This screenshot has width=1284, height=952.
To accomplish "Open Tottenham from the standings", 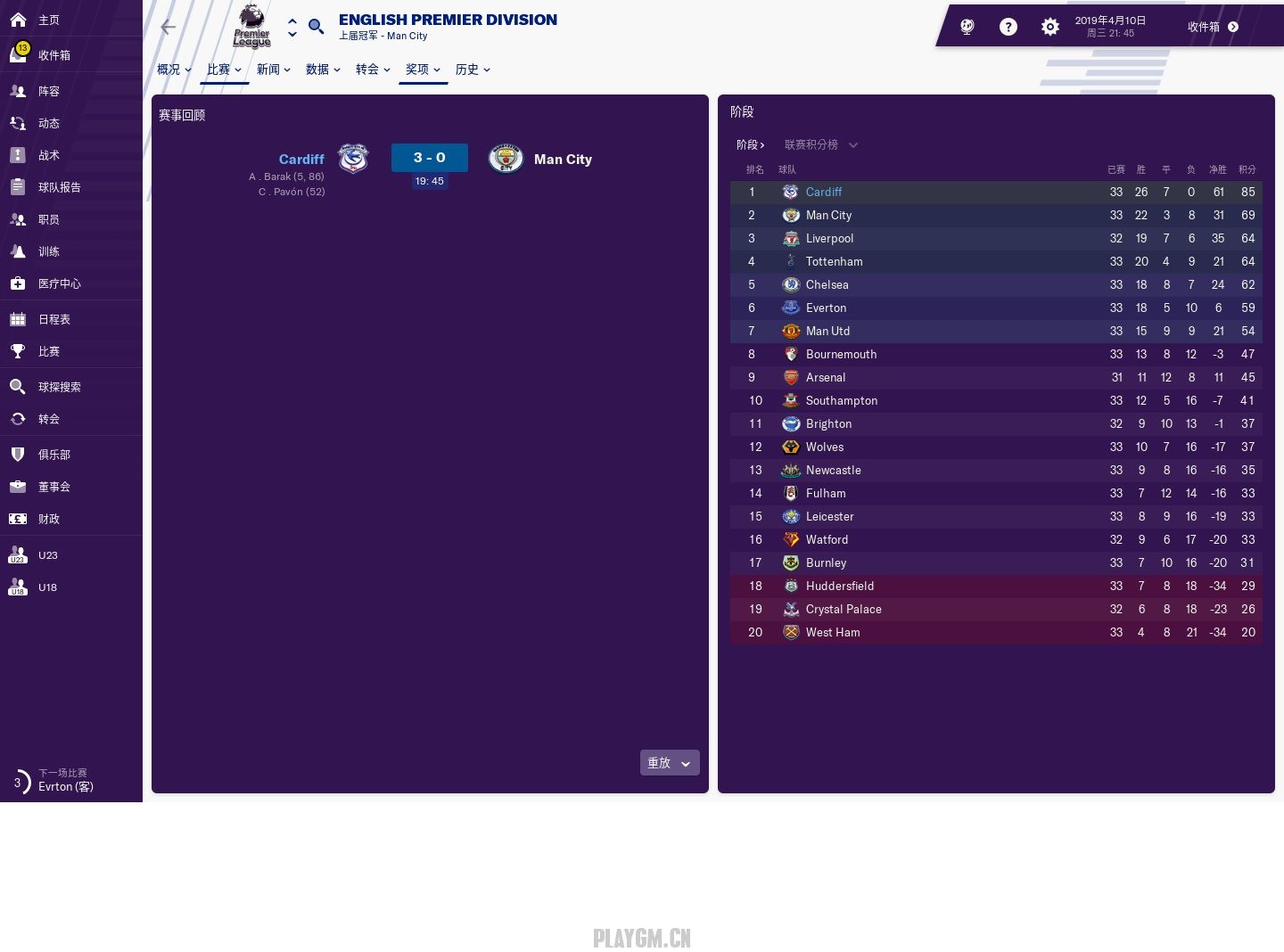I will click(834, 261).
